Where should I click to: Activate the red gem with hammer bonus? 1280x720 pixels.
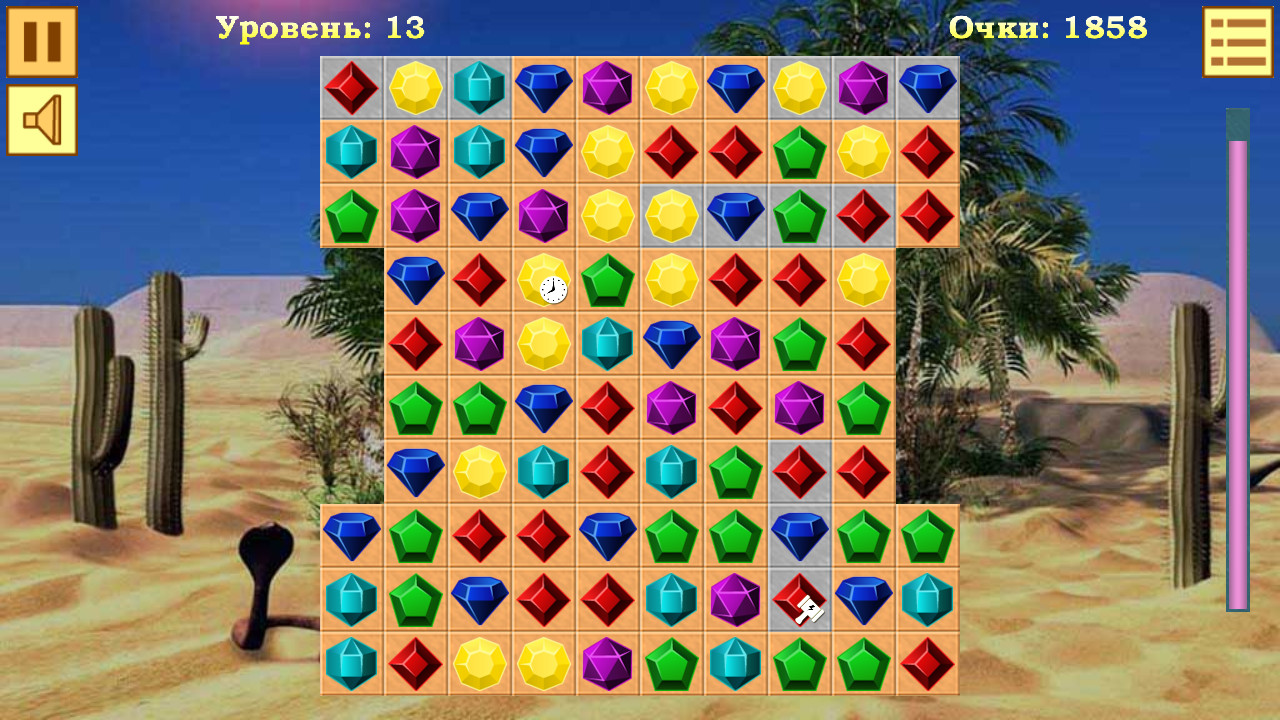[x=799, y=600]
